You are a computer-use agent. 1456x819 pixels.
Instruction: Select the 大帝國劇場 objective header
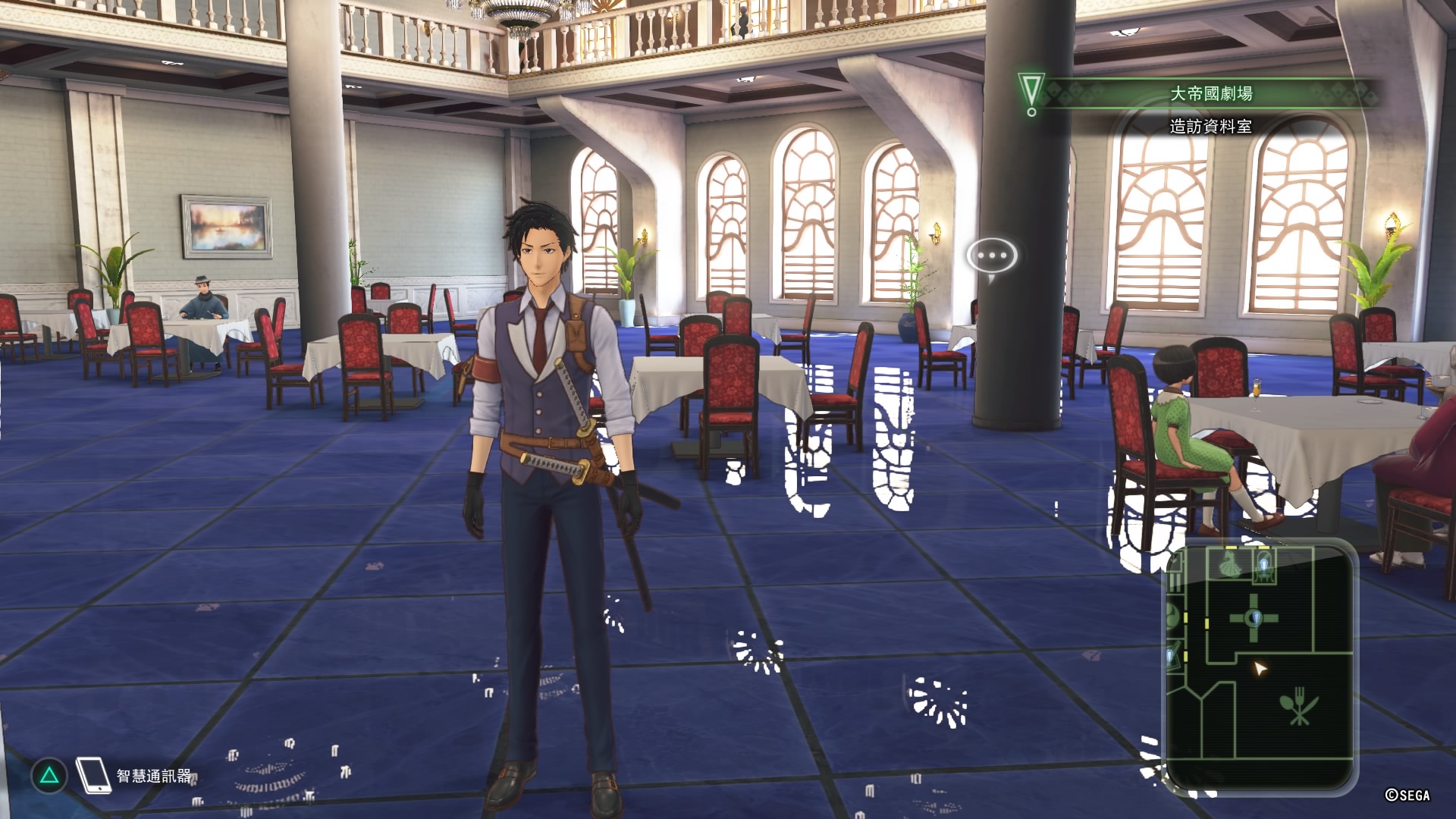tap(1210, 93)
